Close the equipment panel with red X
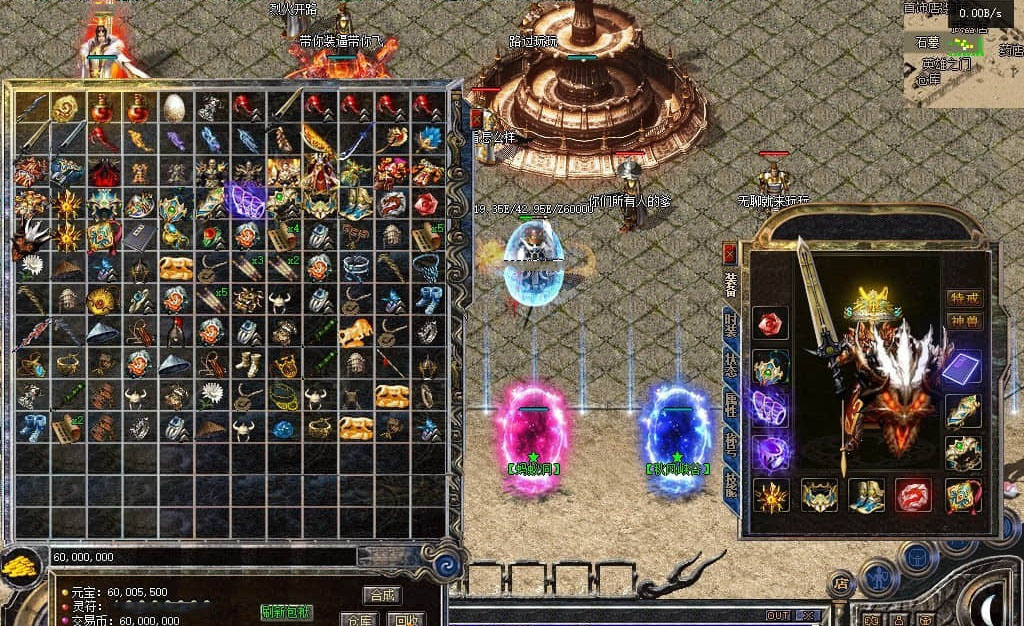 (730, 253)
